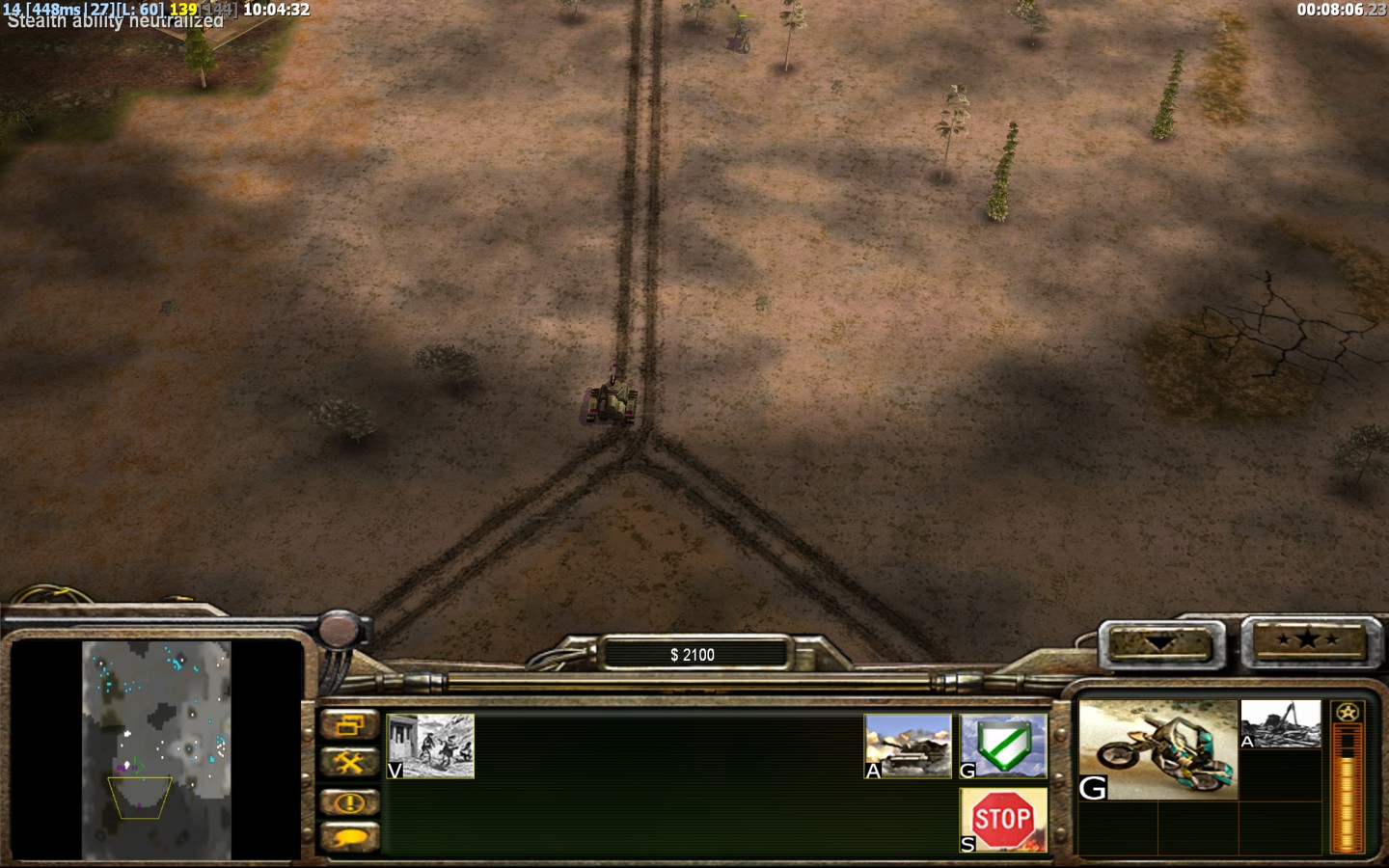Click the scrap salvage upgrade icon
Screen dimensions: 1389x868
click(x=1280, y=724)
